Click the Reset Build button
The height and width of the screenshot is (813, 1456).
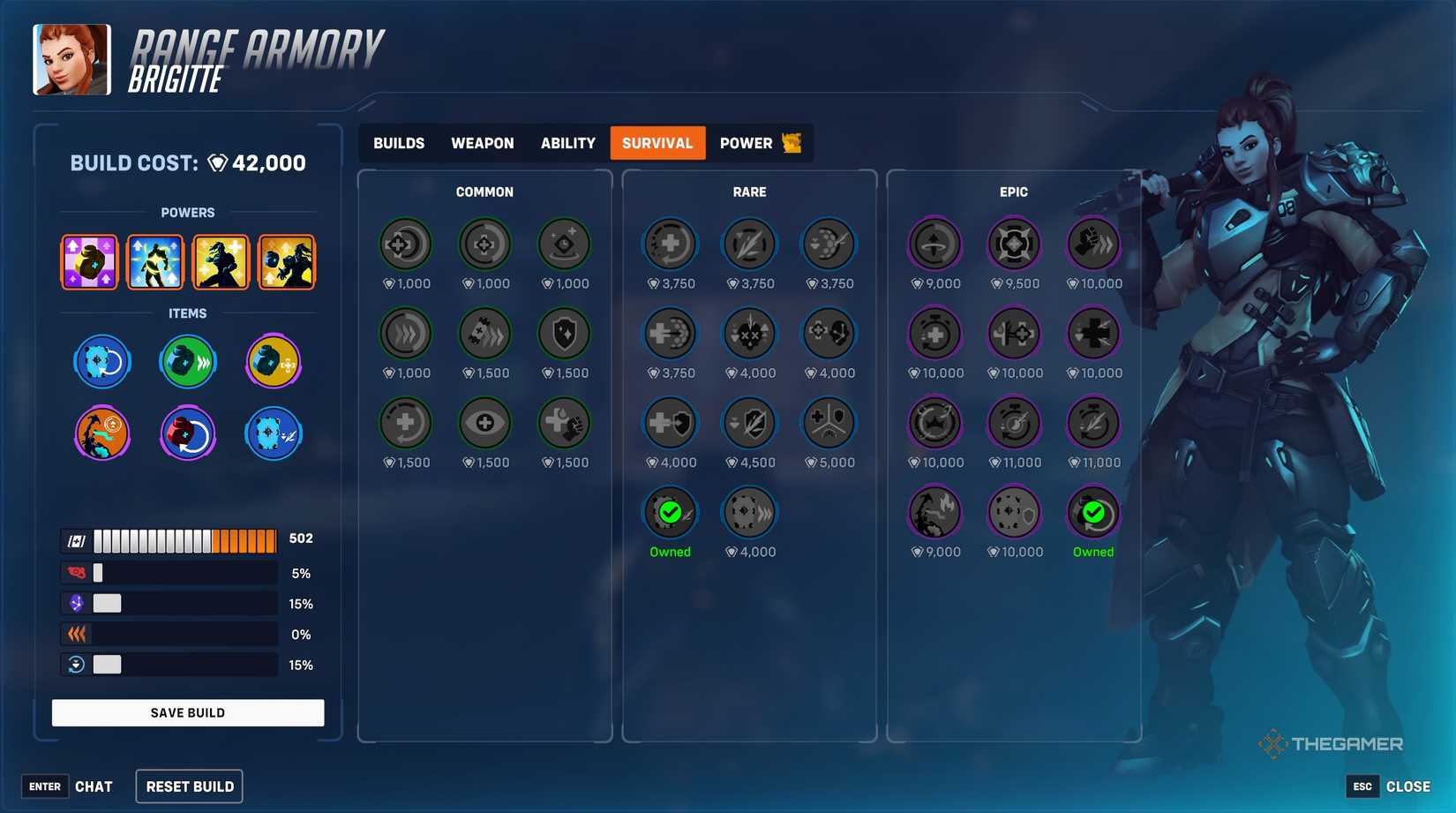(189, 786)
